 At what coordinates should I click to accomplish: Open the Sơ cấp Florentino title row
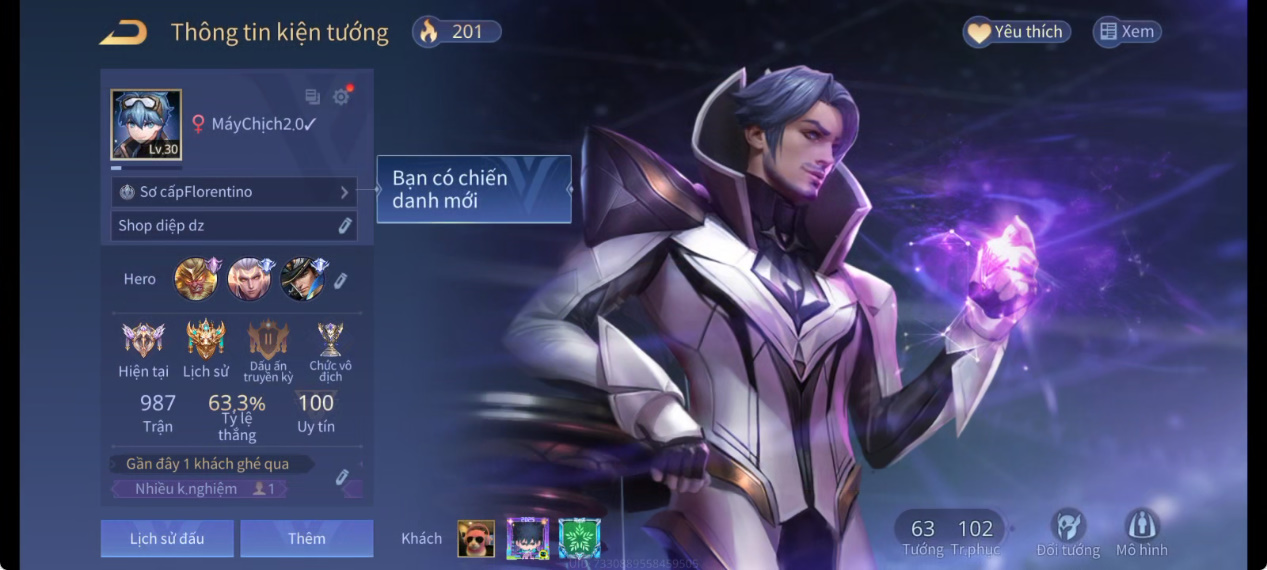tap(234, 192)
